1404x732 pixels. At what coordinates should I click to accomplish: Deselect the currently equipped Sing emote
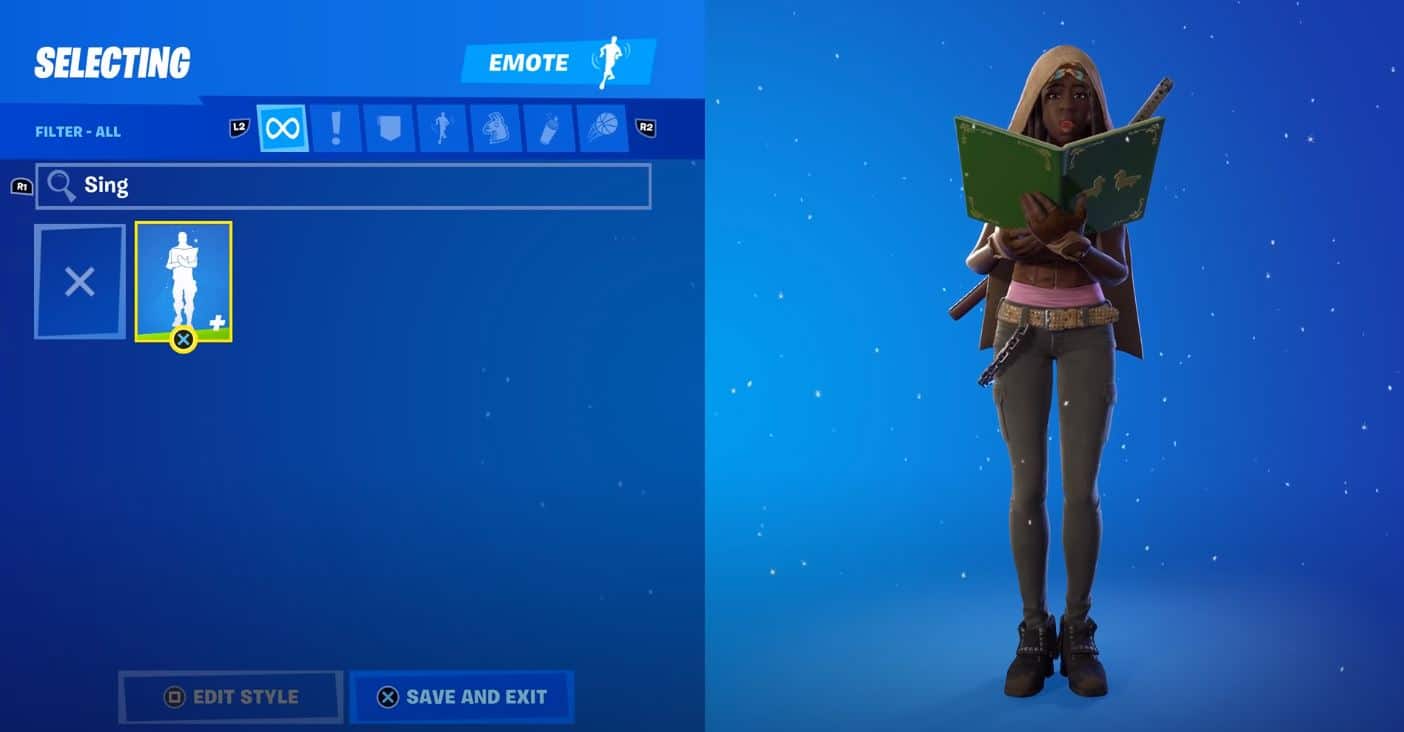click(x=183, y=339)
